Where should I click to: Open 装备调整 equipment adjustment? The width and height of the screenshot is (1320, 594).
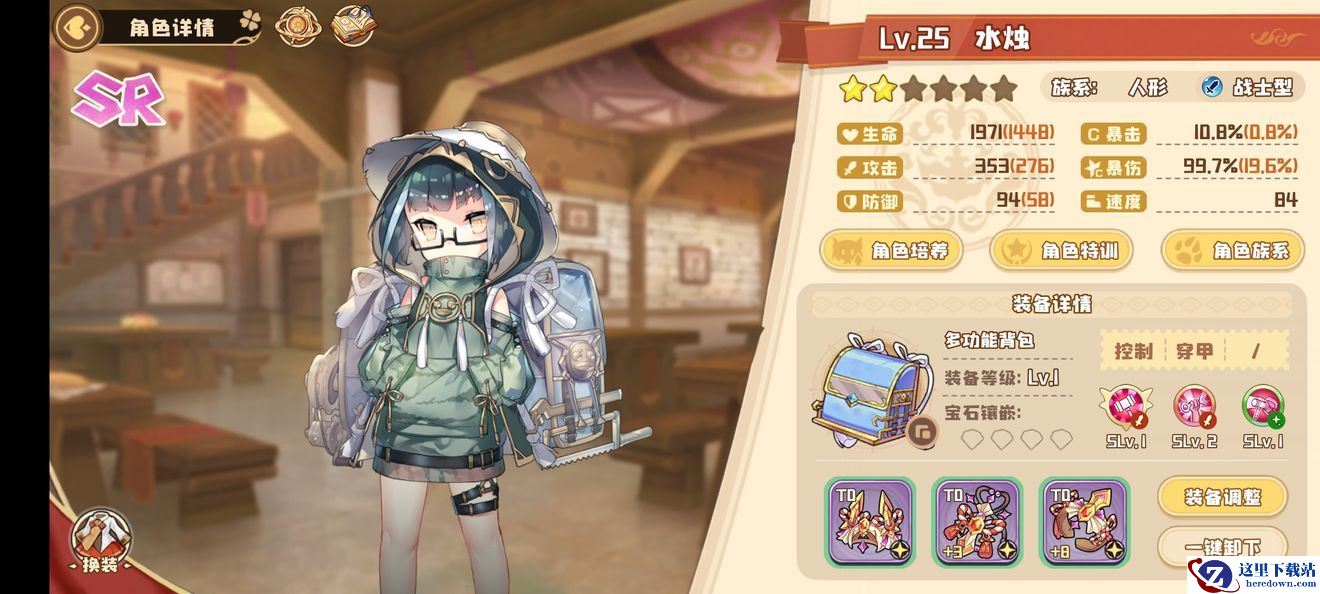click(x=1221, y=497)
